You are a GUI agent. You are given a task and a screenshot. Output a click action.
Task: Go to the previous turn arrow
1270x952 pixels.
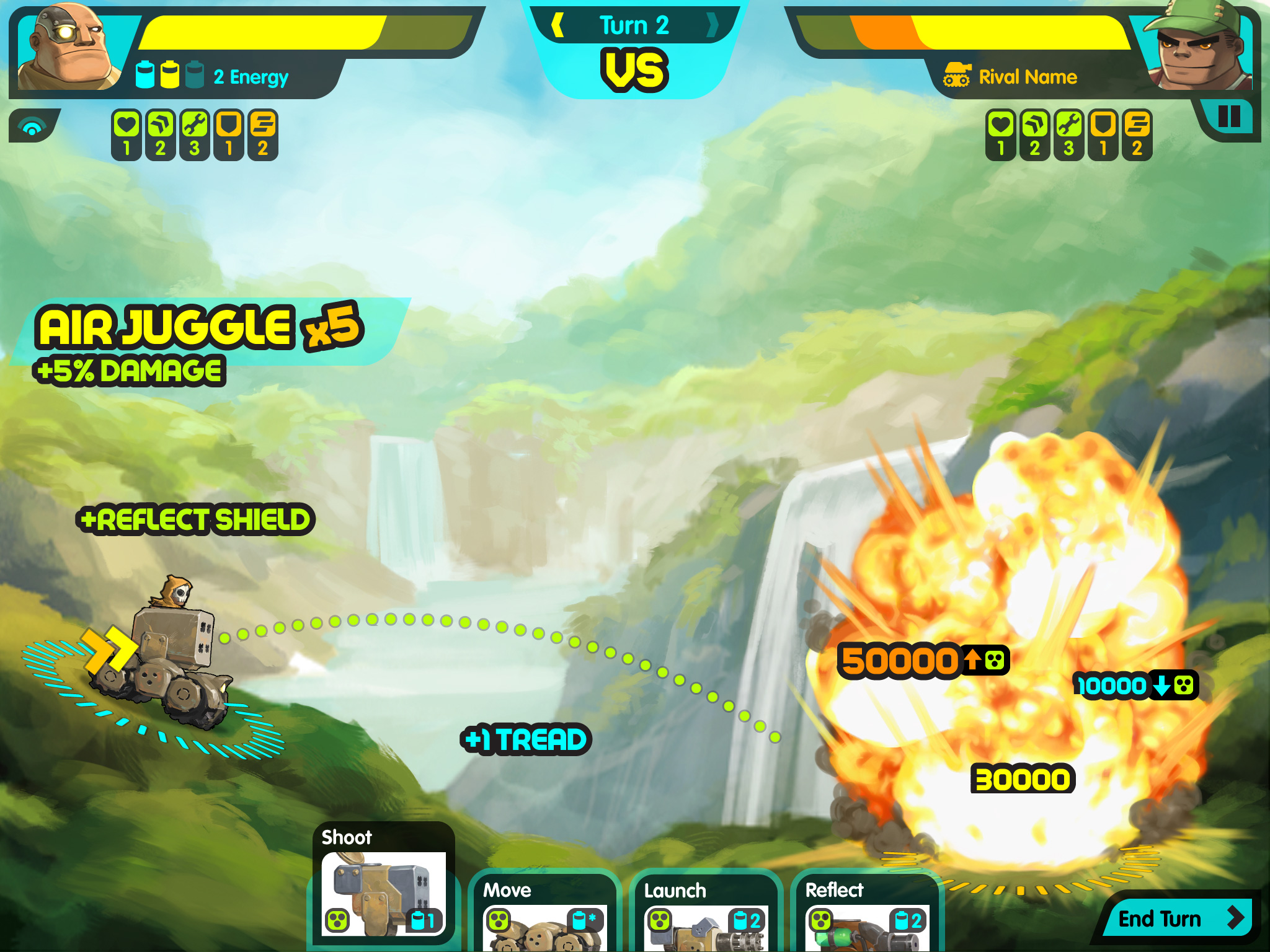(557, 25)
